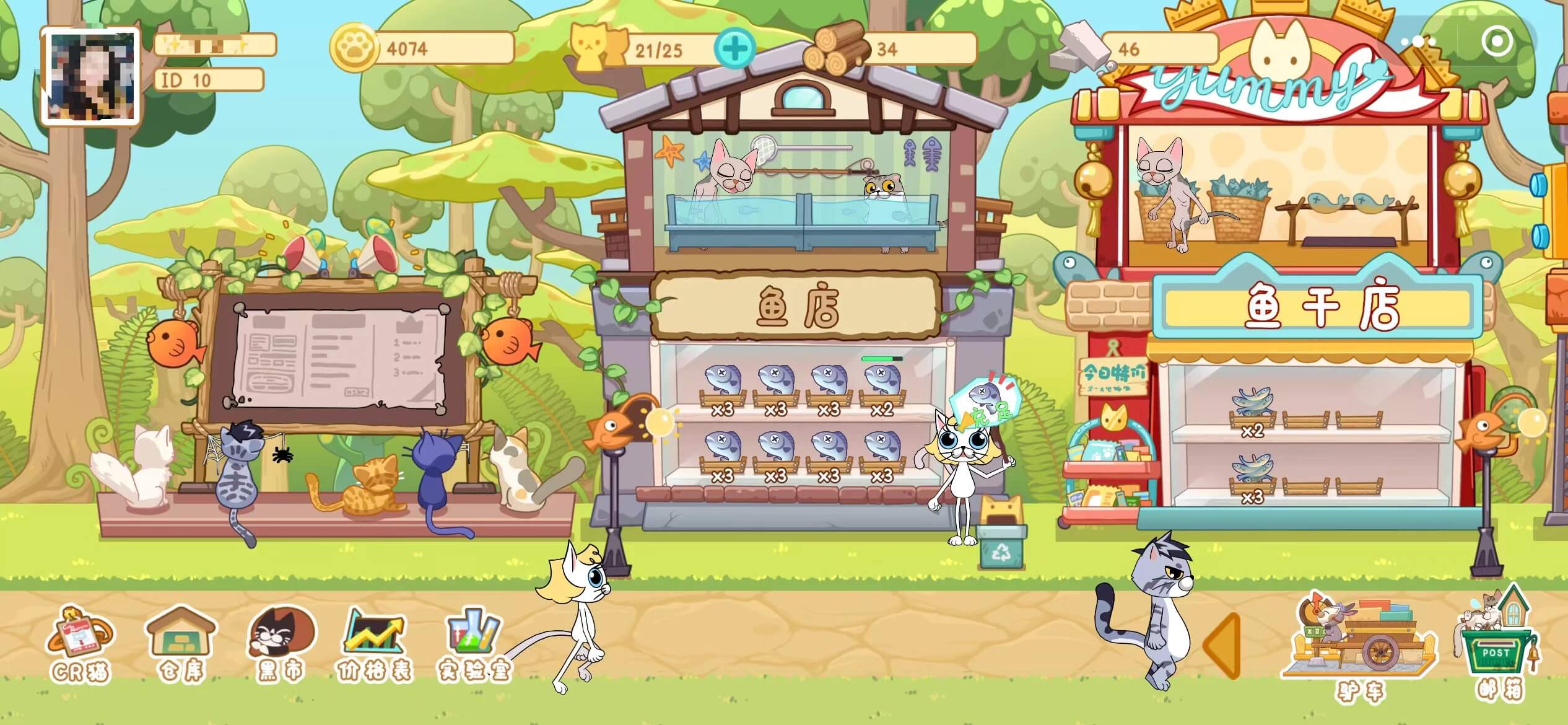Check the 邮箱 mailbox
This screenshot has height=725, width=1568.
[1499, 644]
